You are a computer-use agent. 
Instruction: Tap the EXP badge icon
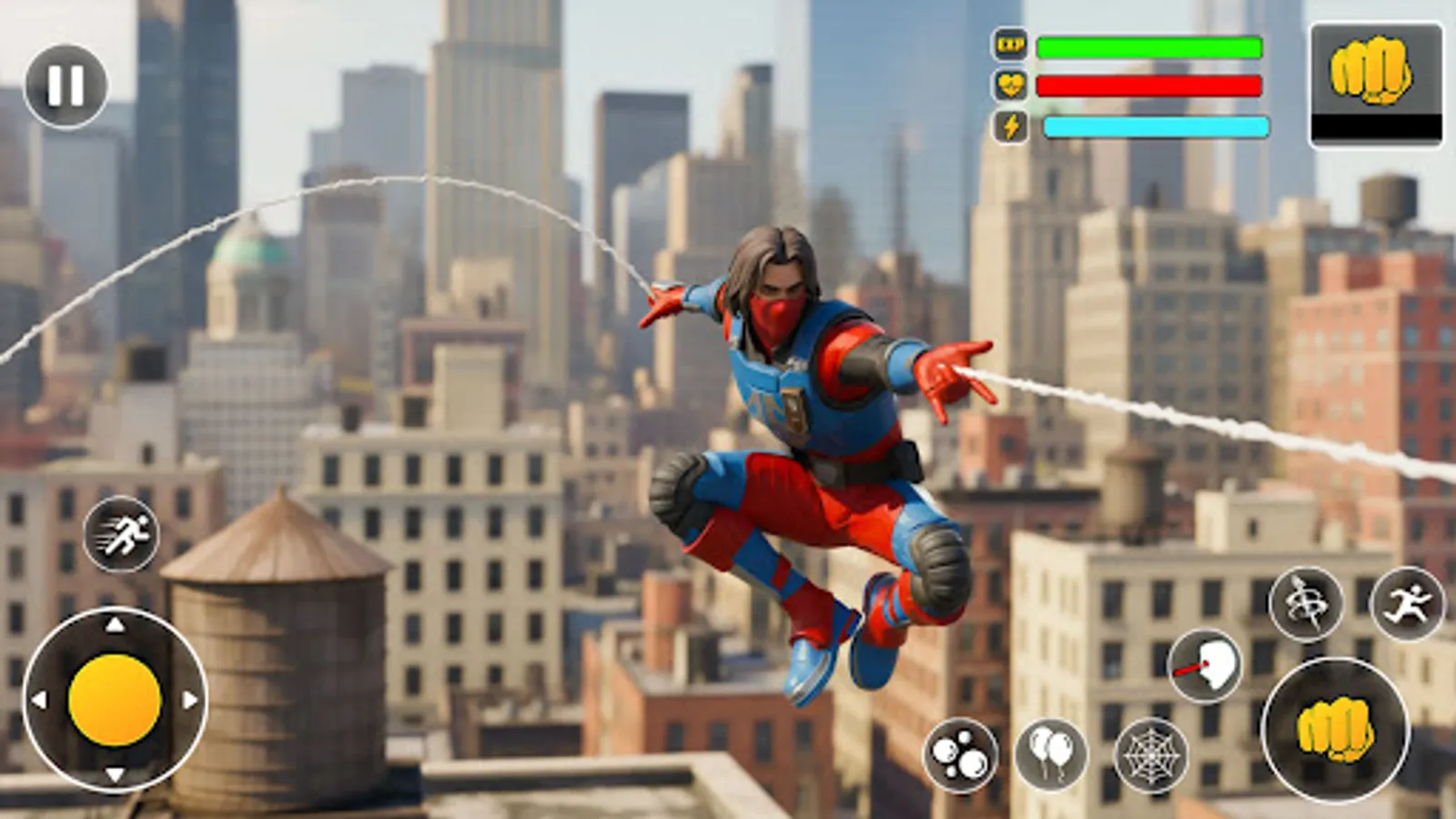(x=1012, y=43)
